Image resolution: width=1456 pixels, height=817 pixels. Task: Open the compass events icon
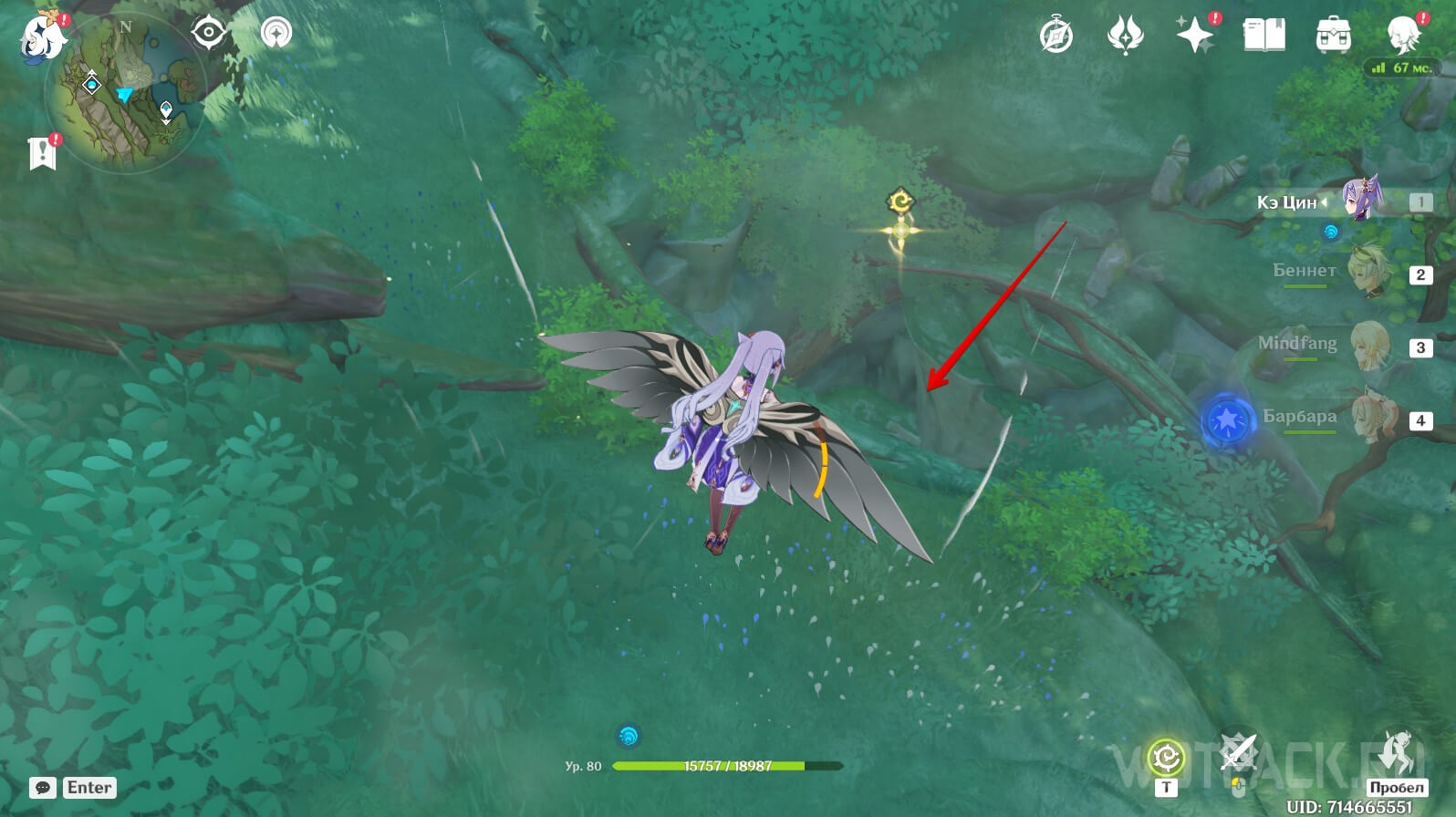pos(1056,36)
